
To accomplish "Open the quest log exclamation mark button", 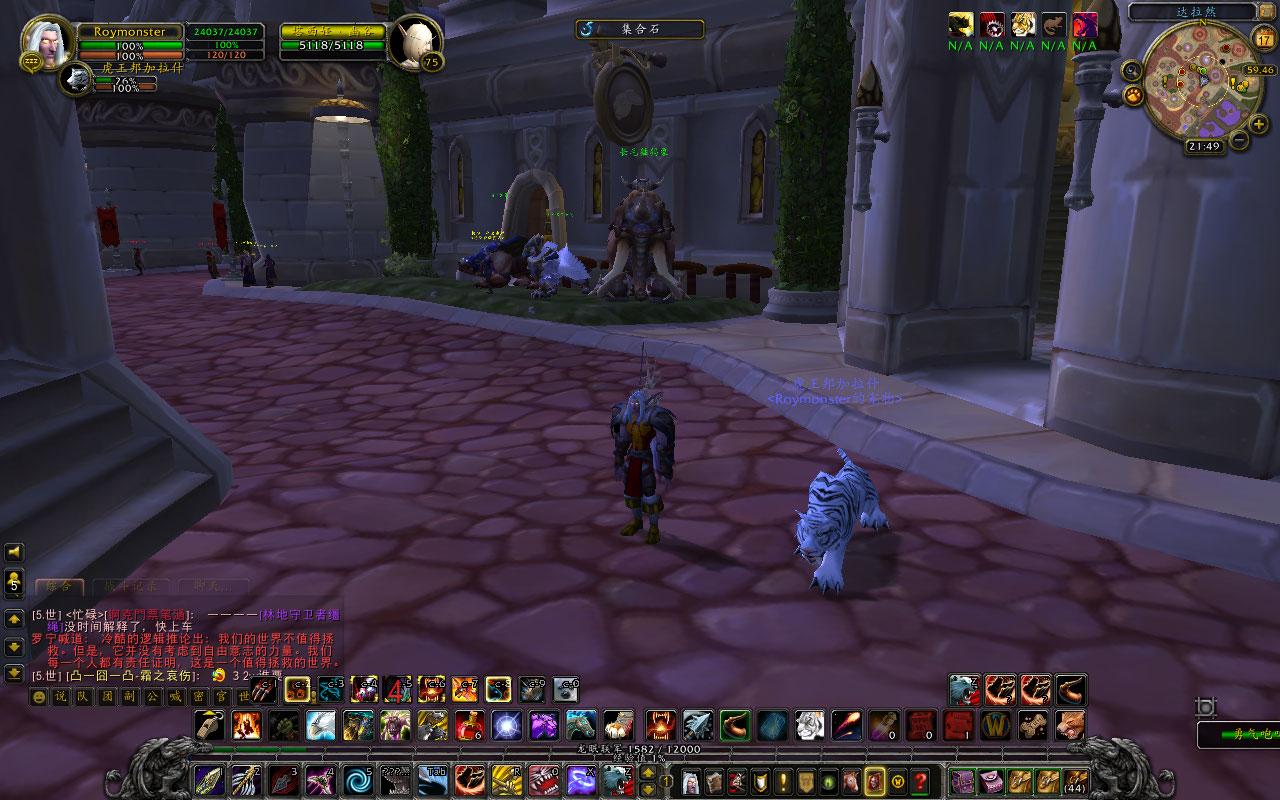I will (x=782, y=780).
